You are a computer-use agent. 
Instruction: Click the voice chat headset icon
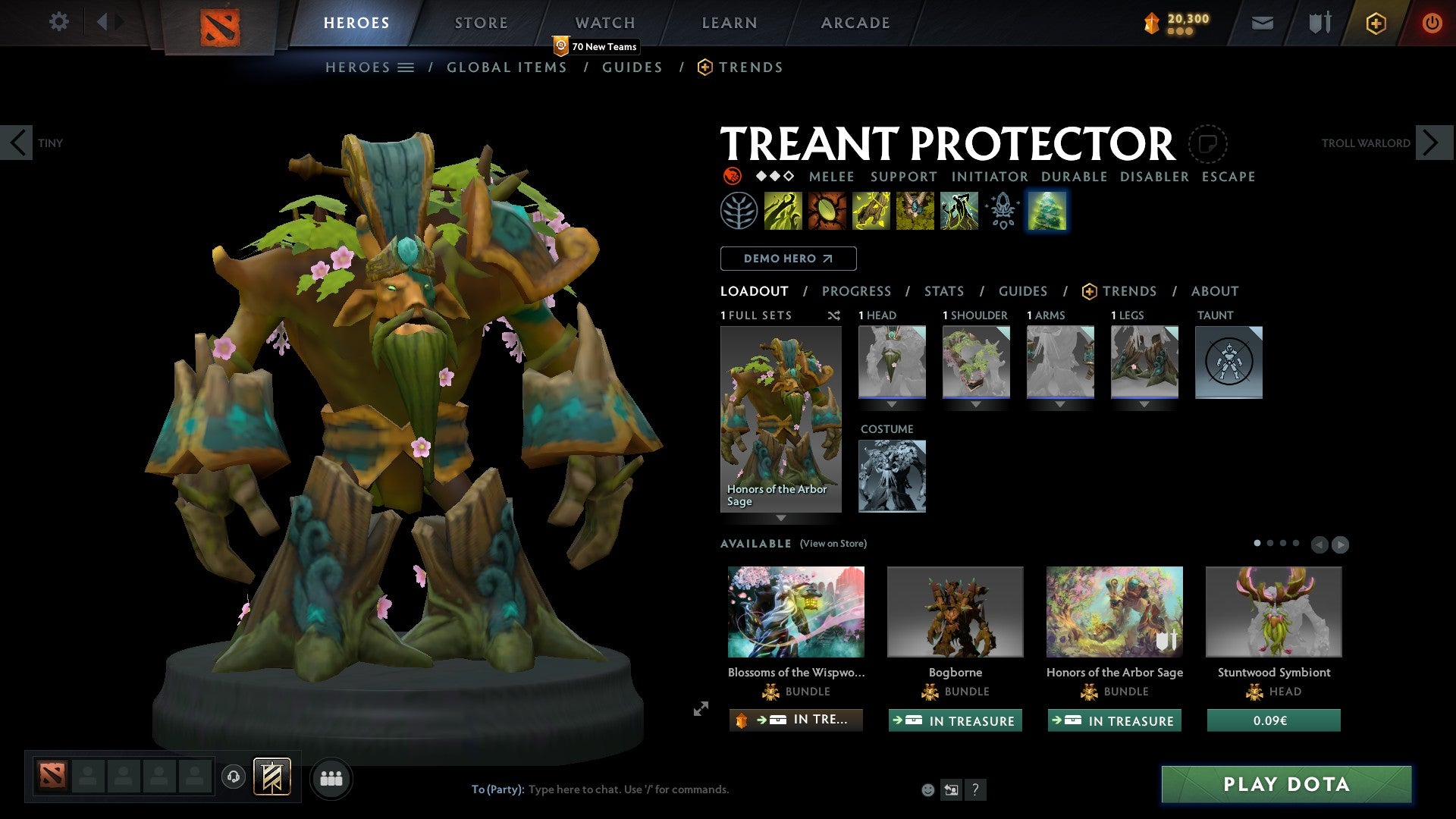[234, 778]
